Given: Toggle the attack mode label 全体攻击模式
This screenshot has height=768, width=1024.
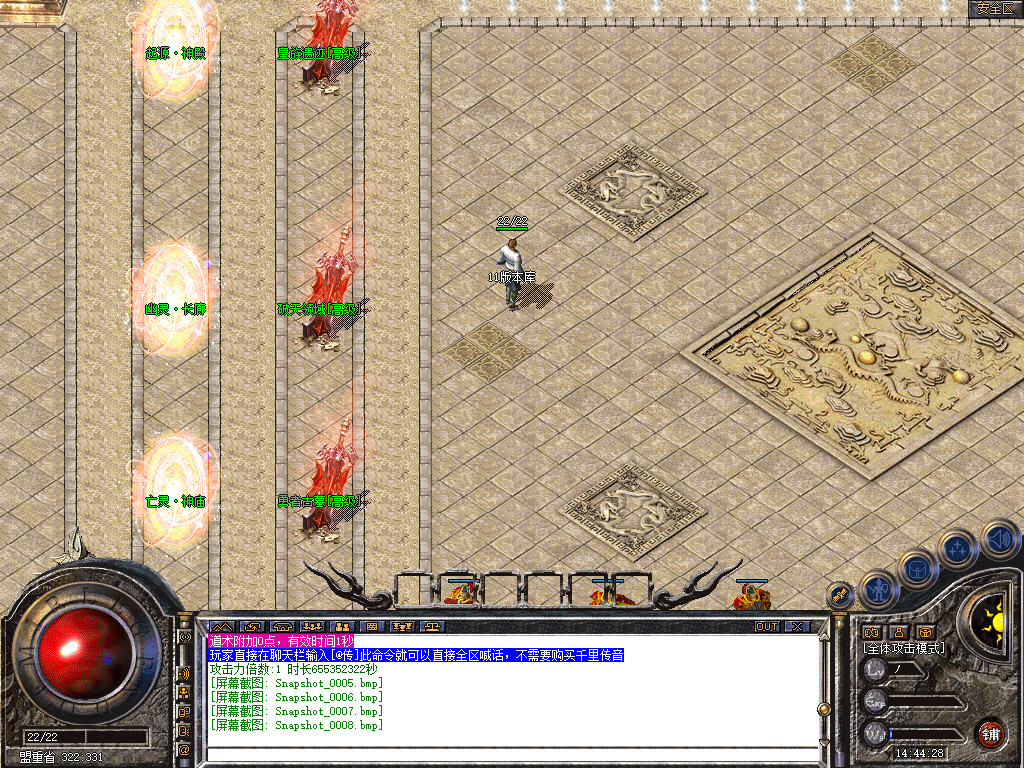Looking at the screenshot, I should point(904,648).
